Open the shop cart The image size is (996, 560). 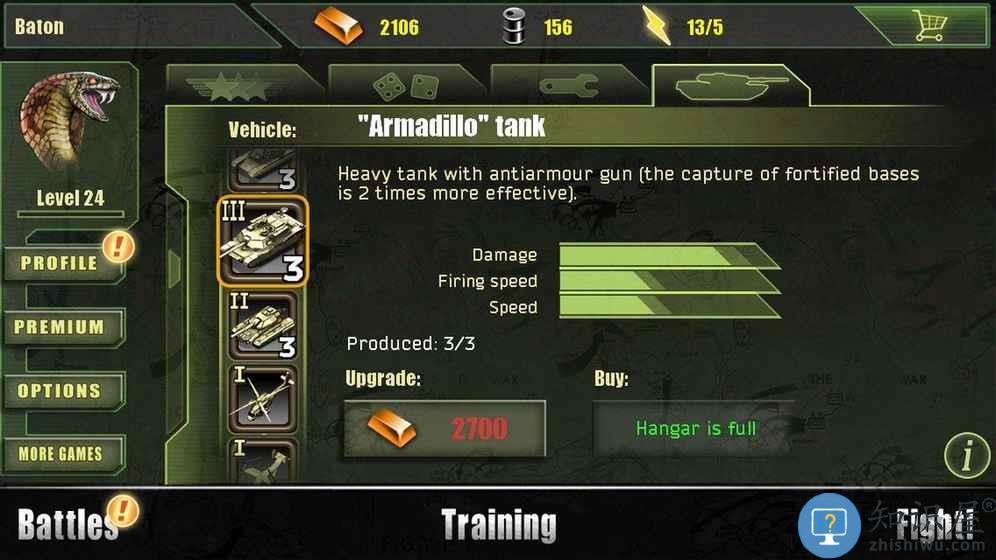point(929,25)
